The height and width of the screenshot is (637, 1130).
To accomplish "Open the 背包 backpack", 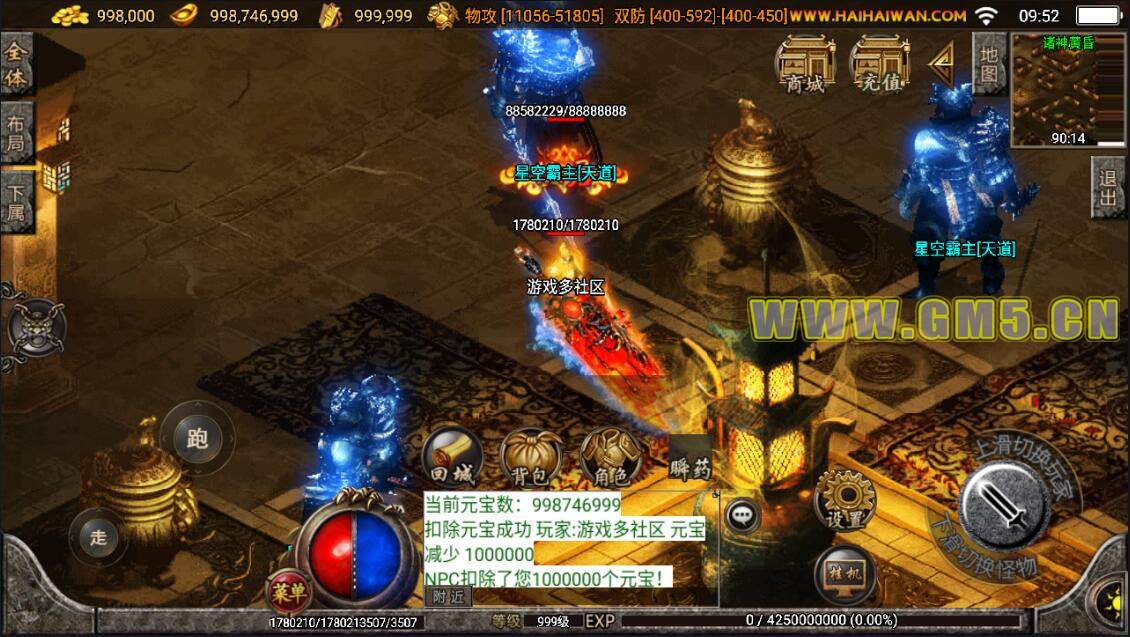I will click(x=530, y=459).
